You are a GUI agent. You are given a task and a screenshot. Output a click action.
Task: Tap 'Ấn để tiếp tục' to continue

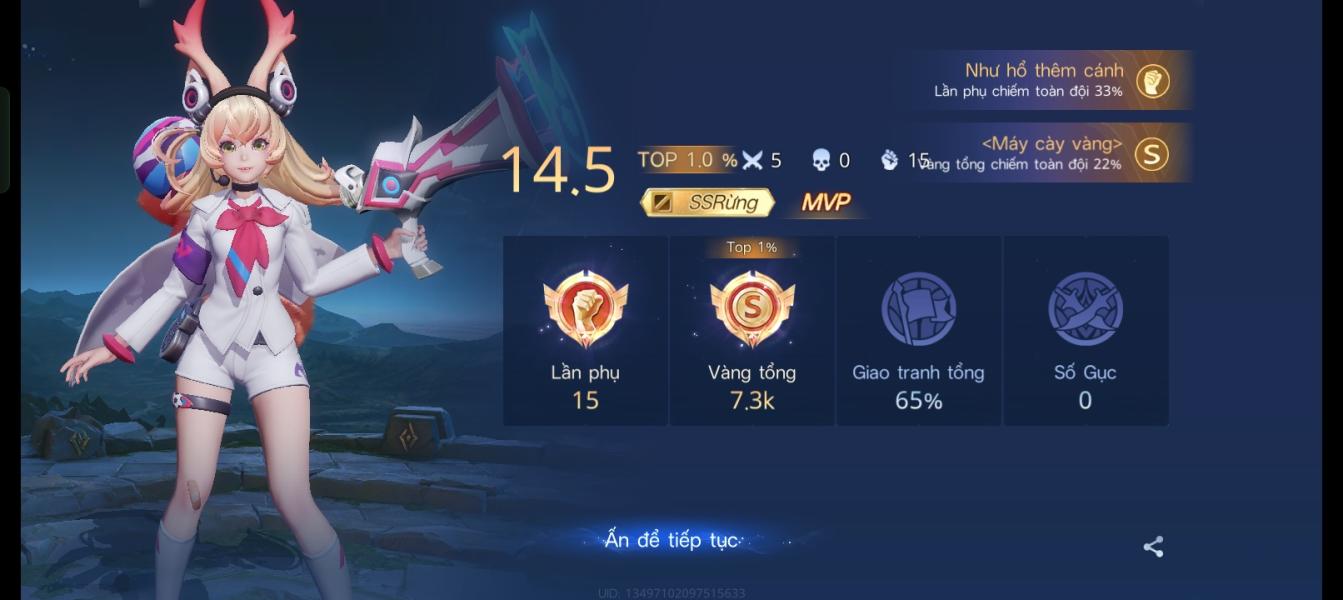click(x=671, y=540)
